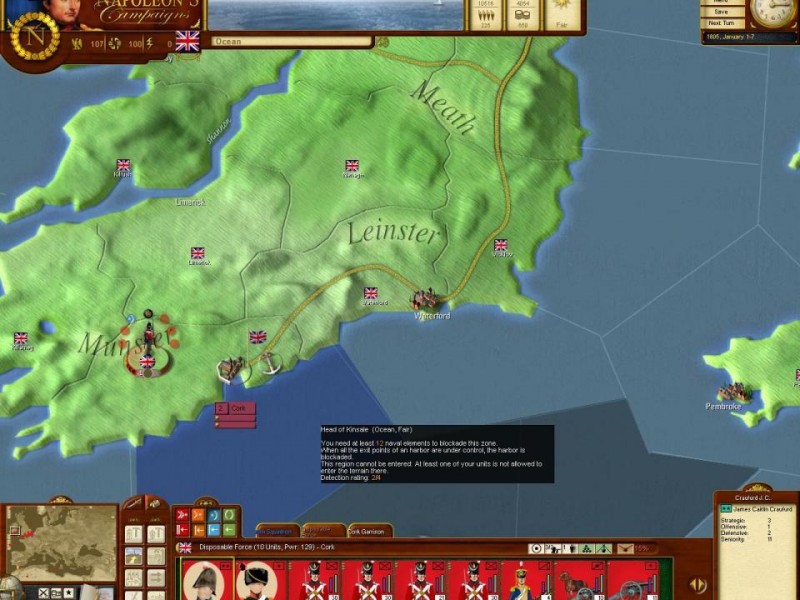Image resolution: width=800 pixels, height=600 pixels.
Task: Click the Europe minimap
Action: point(62,543)
